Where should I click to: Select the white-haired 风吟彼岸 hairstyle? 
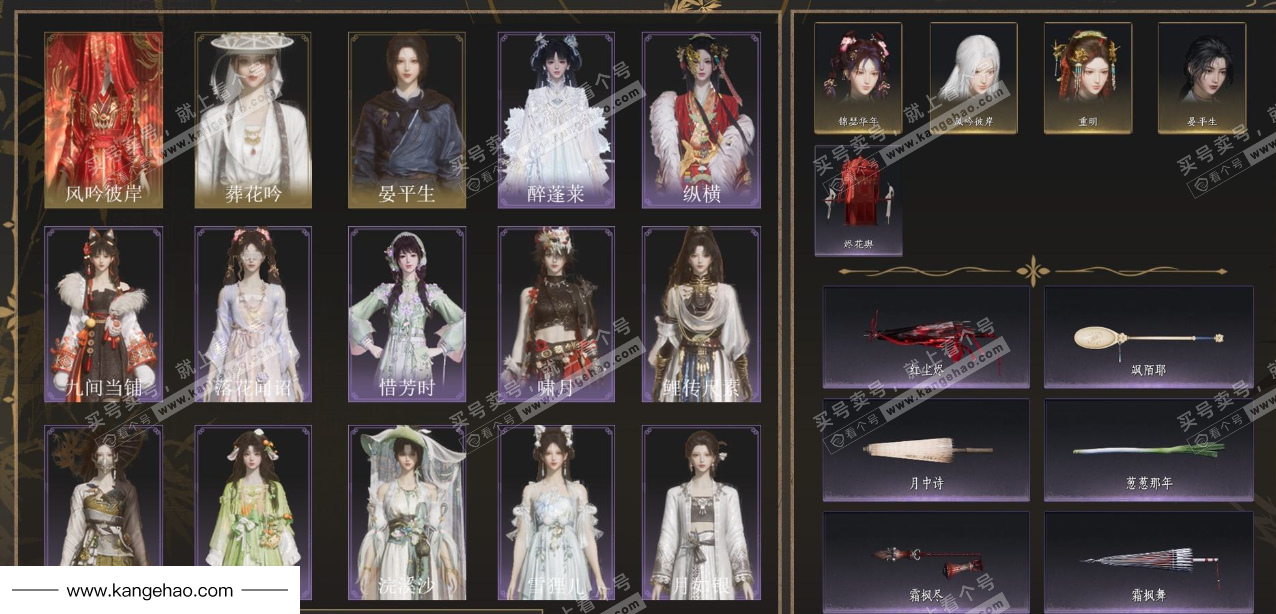pyautogui.click(x=973, y=78)
